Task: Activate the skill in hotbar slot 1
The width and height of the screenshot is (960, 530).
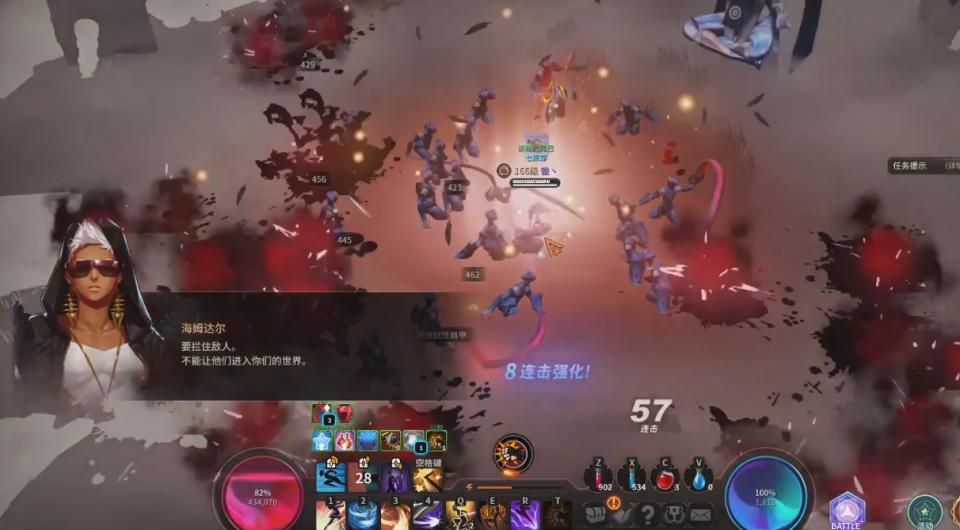Action: click(331, 515)
